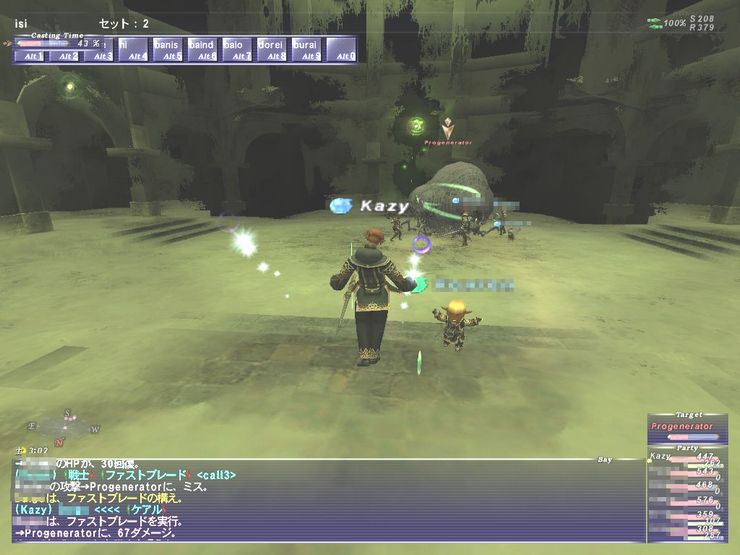Cast the "dorei" macro
The image size is (740, 555).
click(271, 49)
